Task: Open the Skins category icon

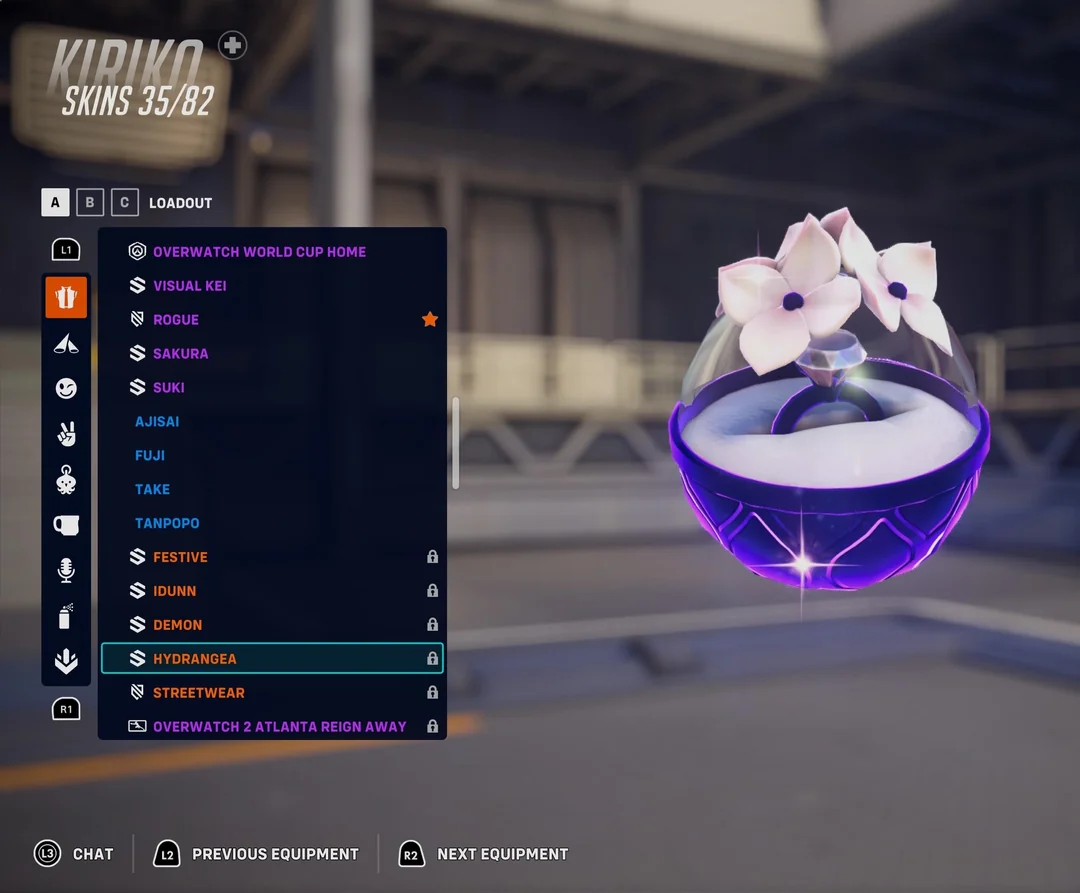Action: [x=66, y=297]
